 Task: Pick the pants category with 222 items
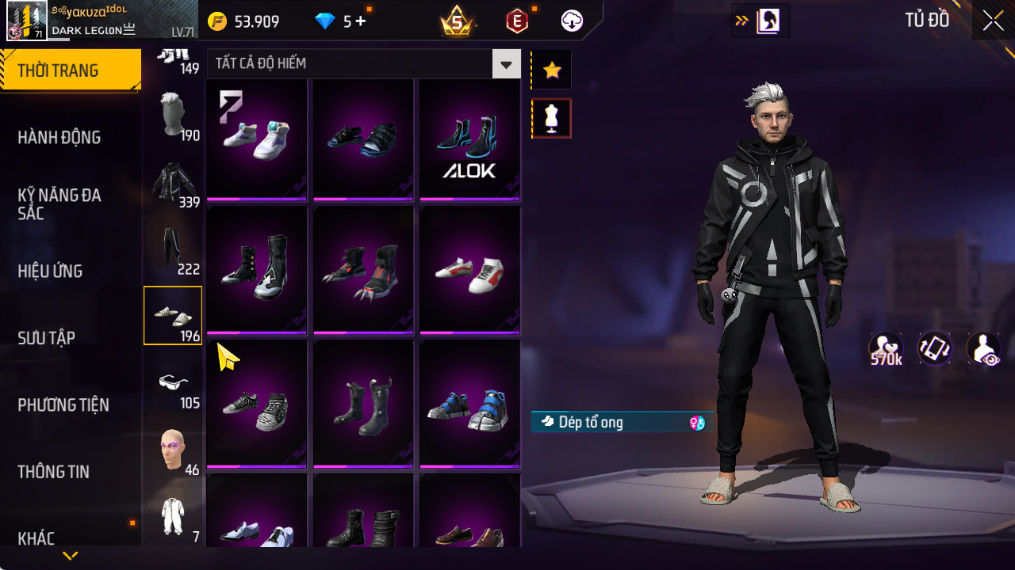point(173,250)
